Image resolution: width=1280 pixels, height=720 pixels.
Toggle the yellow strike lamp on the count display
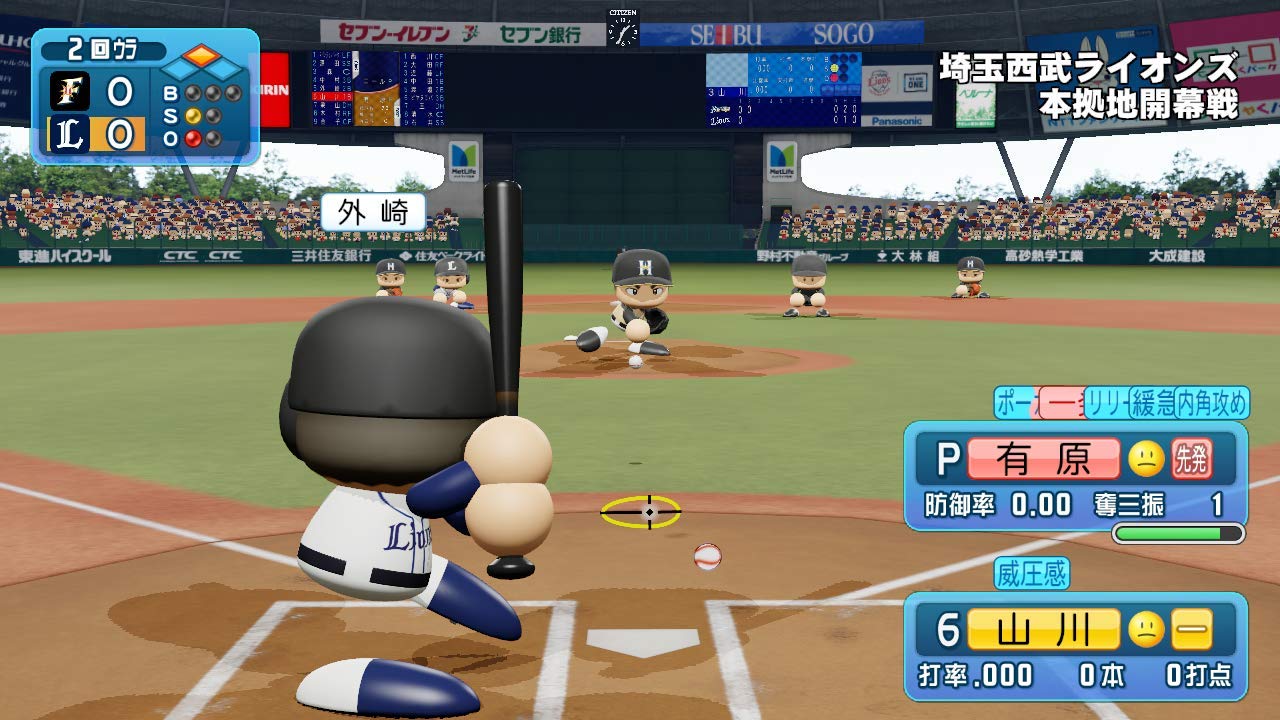click(x=193, y=114)
